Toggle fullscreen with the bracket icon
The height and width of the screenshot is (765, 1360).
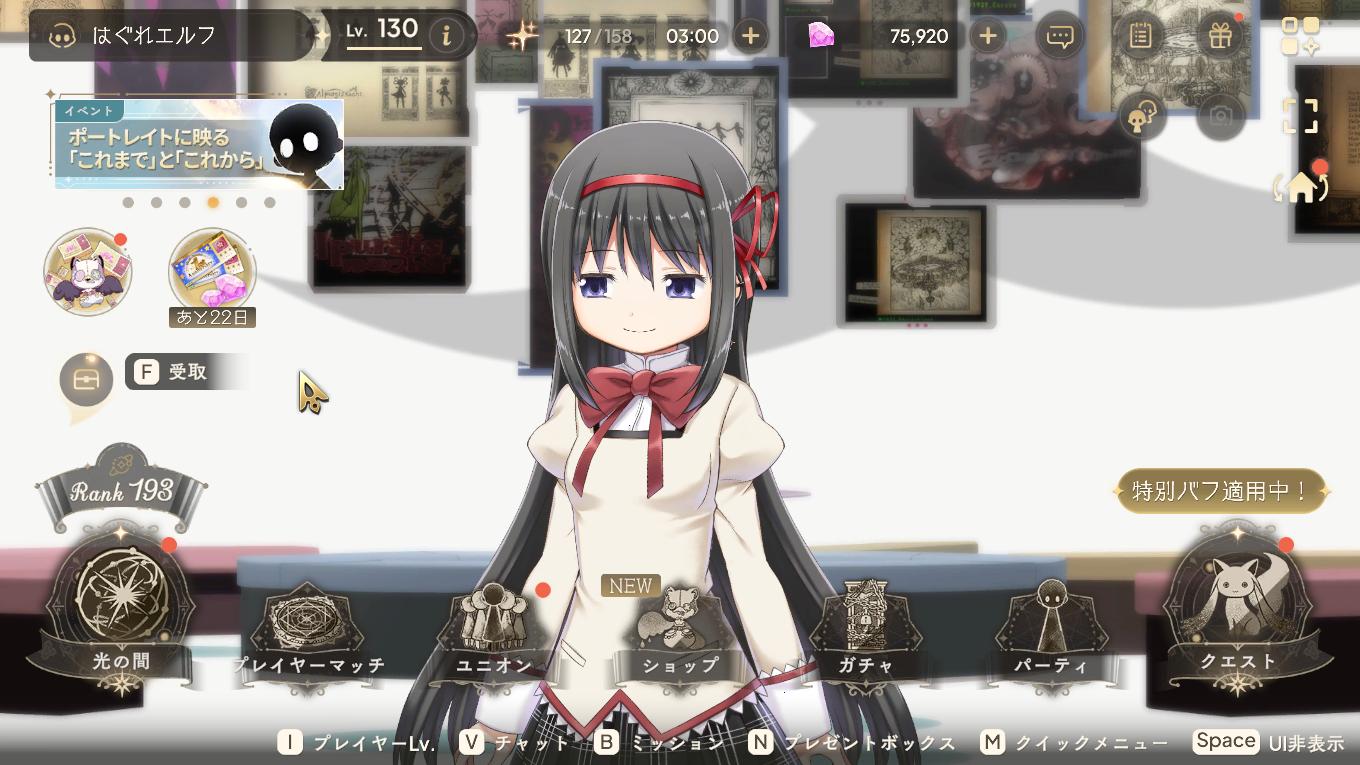tap(1302, 115)
